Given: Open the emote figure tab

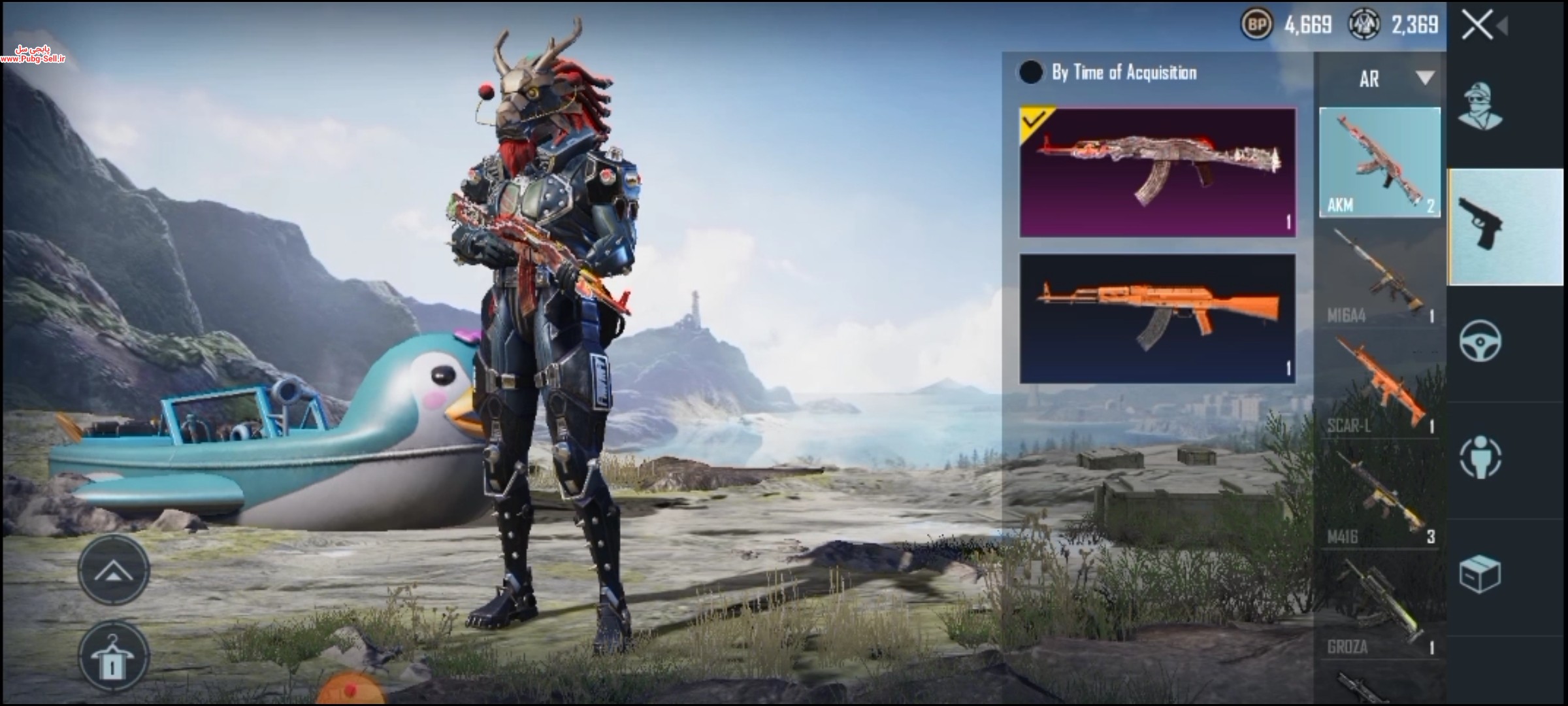Looking at the screenshot, I should click(x=1480, y=457).
